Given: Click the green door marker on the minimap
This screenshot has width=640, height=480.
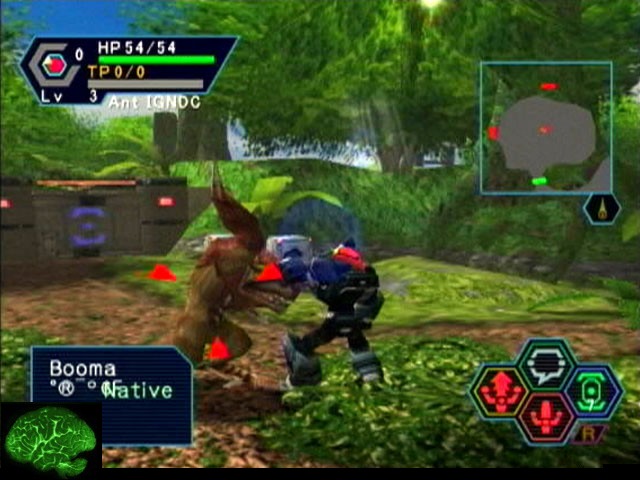Looking at the screenshot, I should click(539, 181).
